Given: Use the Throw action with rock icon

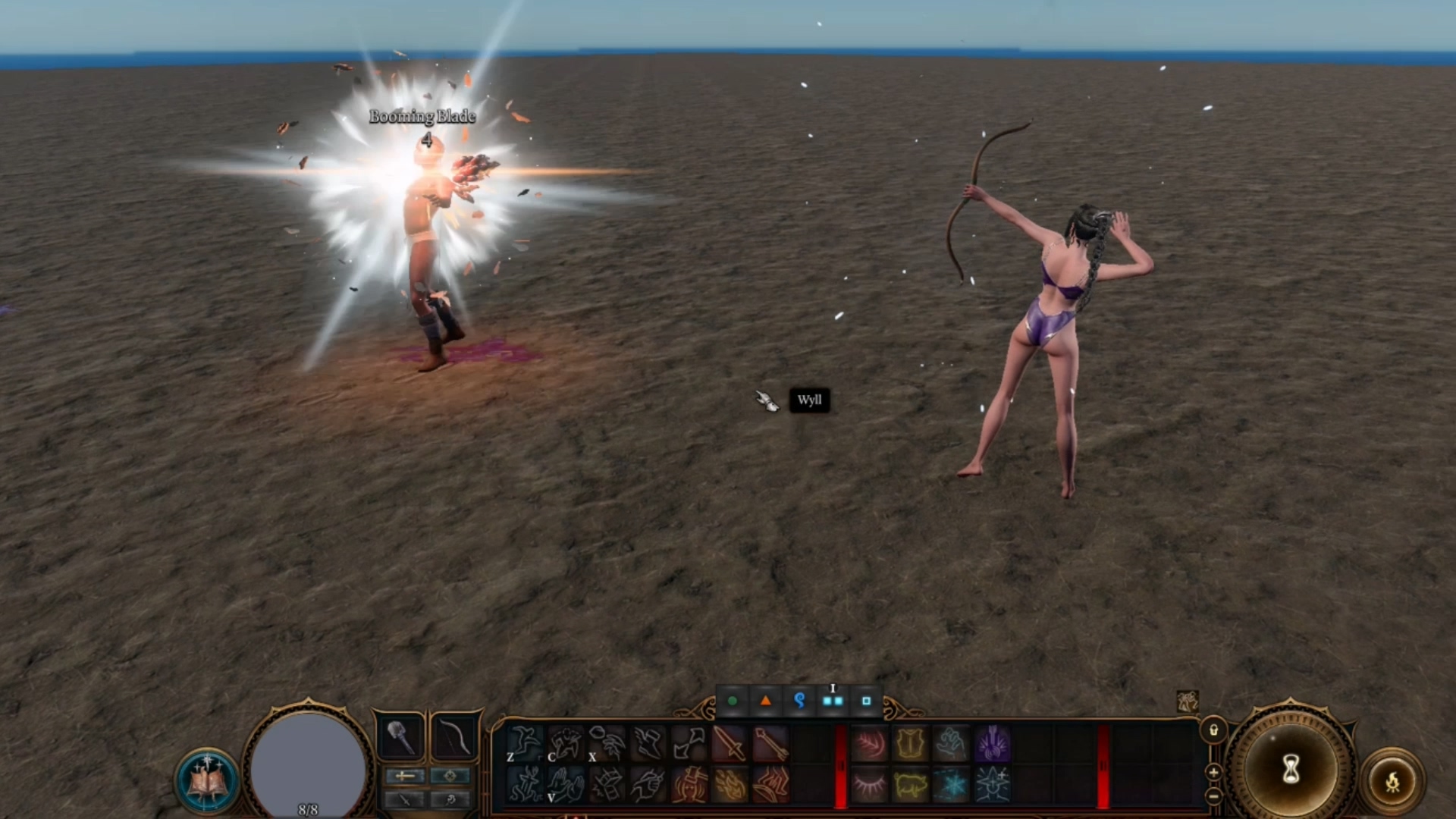Looking at the screenshot, I should (x=607, y=742).
